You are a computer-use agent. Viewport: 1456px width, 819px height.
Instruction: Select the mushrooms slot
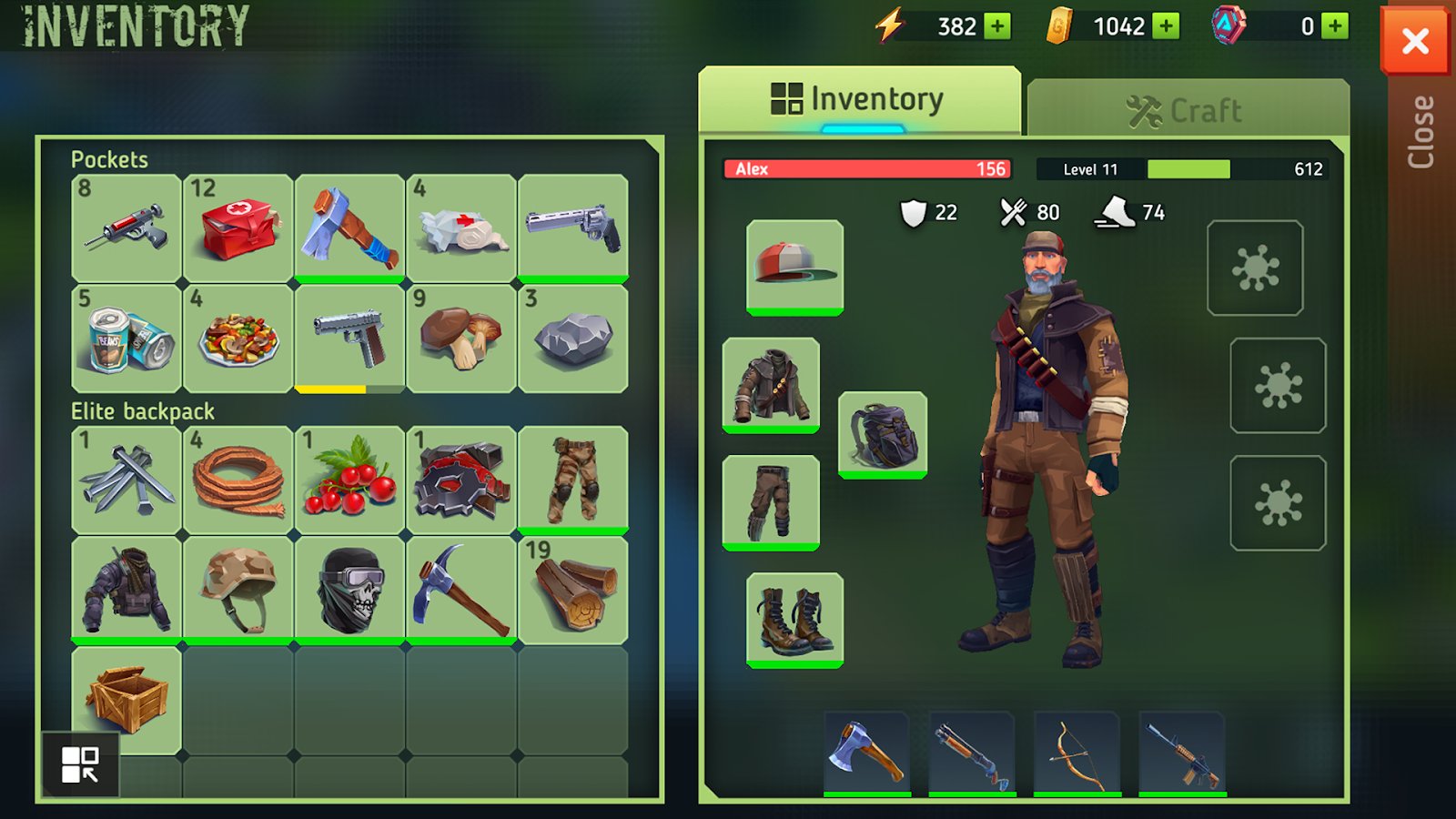click(461, 339)
